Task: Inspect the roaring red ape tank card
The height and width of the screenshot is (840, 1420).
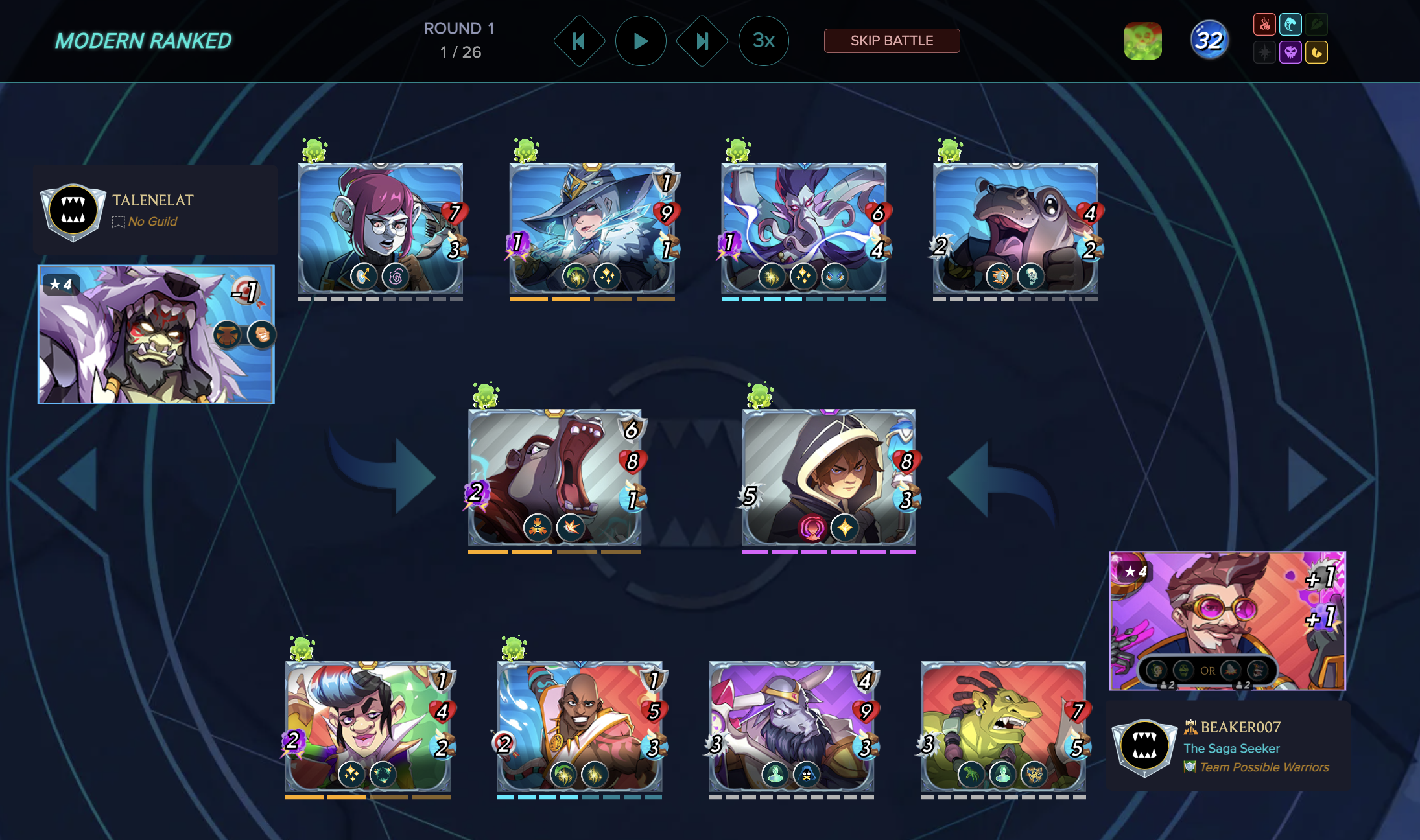Action: point(554,478)
